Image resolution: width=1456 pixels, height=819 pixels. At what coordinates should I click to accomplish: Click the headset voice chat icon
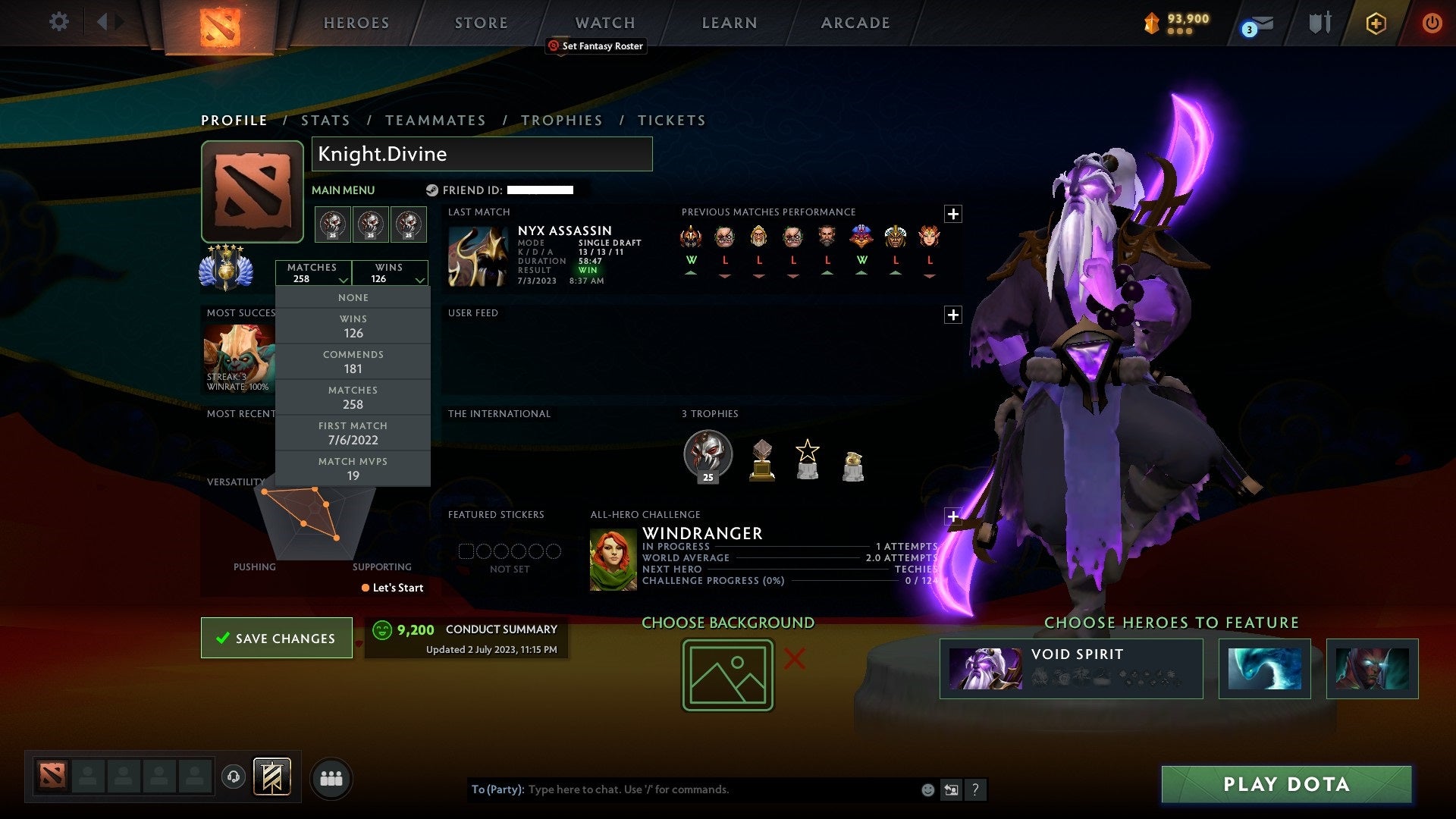click(x=234, y=777)
